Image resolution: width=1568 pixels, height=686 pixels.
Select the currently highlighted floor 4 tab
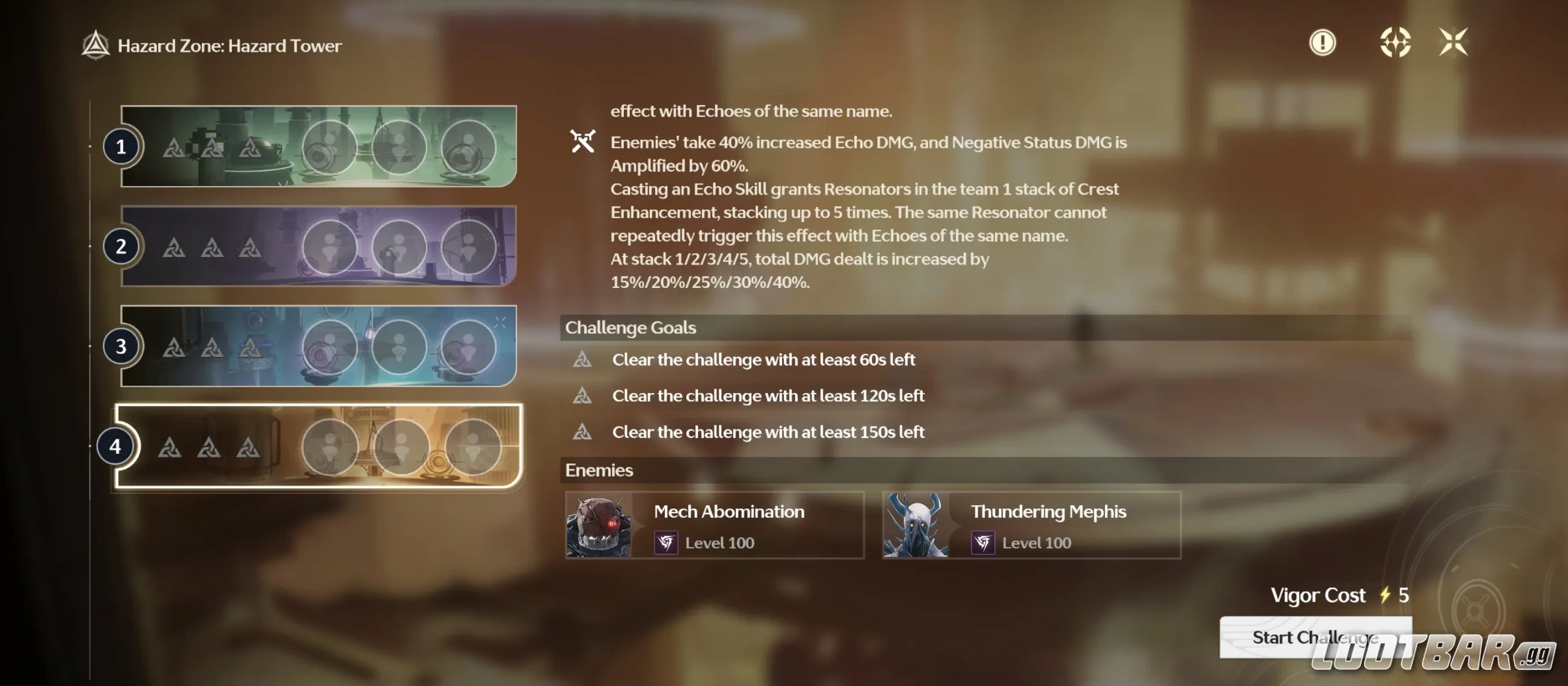click(x=116, y=446)
